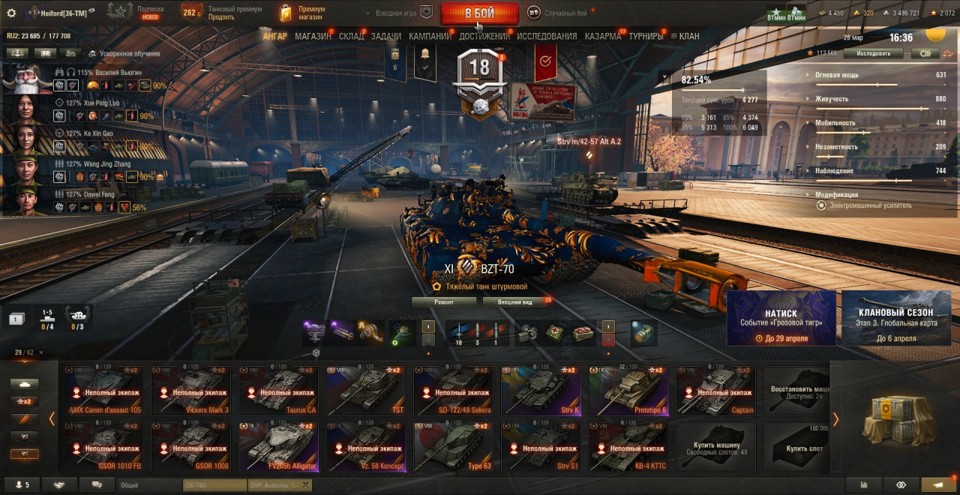Open the «Турниры» tournaments tab
The width and height of the screenshot is (960, 495).
pos(646,37)
